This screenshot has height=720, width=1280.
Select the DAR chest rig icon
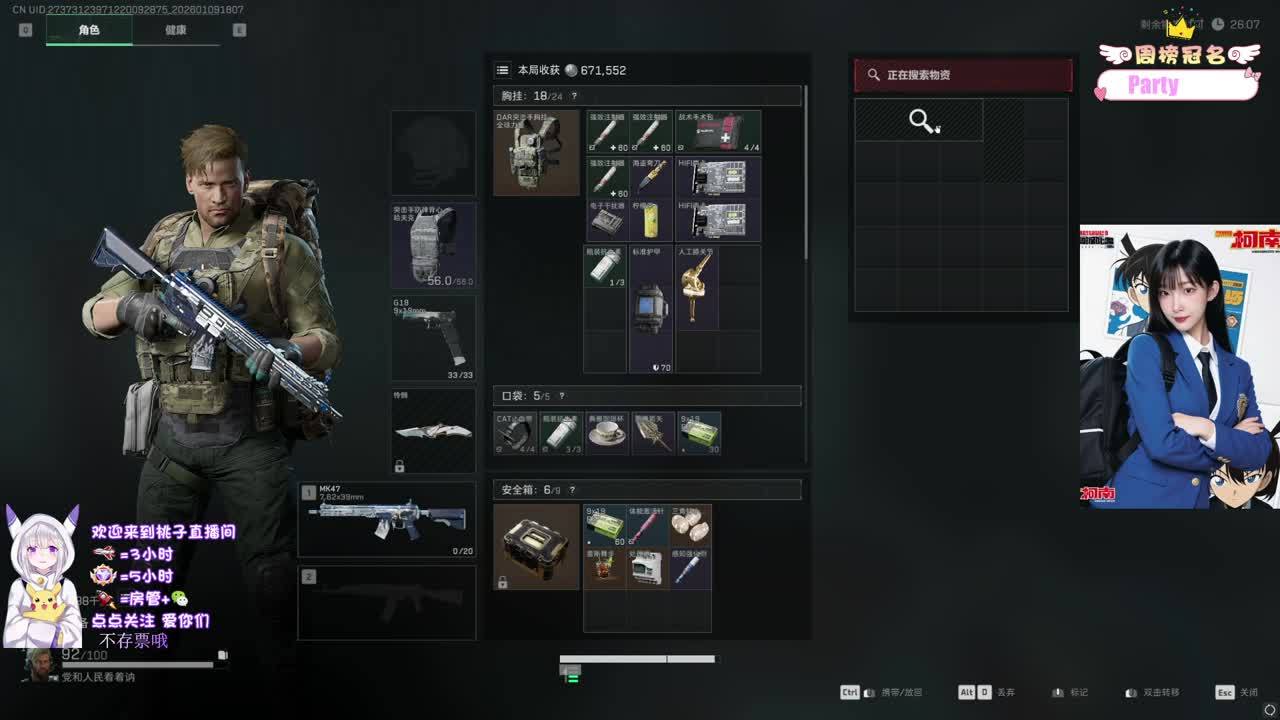point(536,153)
